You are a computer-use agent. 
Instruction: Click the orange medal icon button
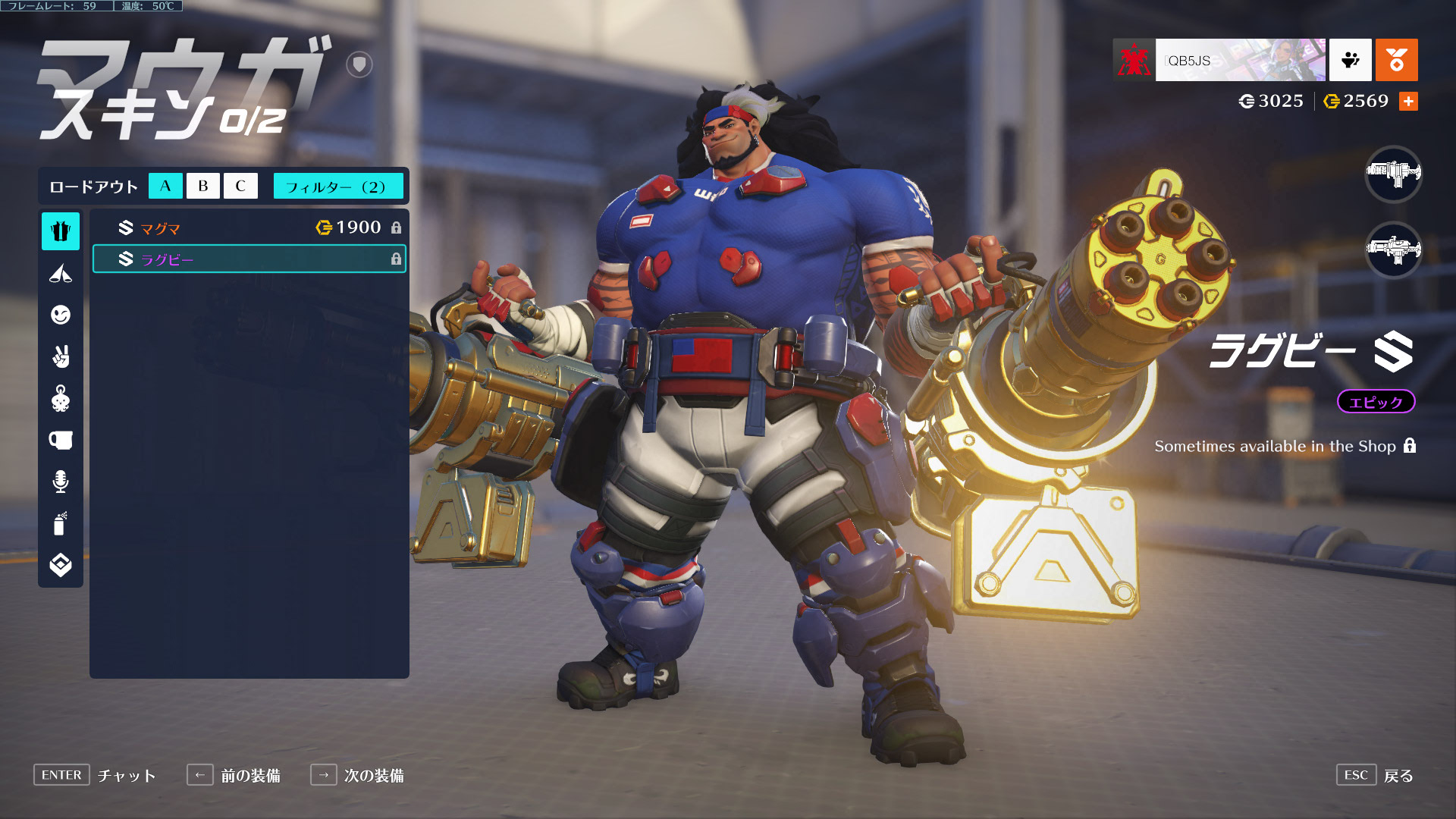[x=1396, y=60]
